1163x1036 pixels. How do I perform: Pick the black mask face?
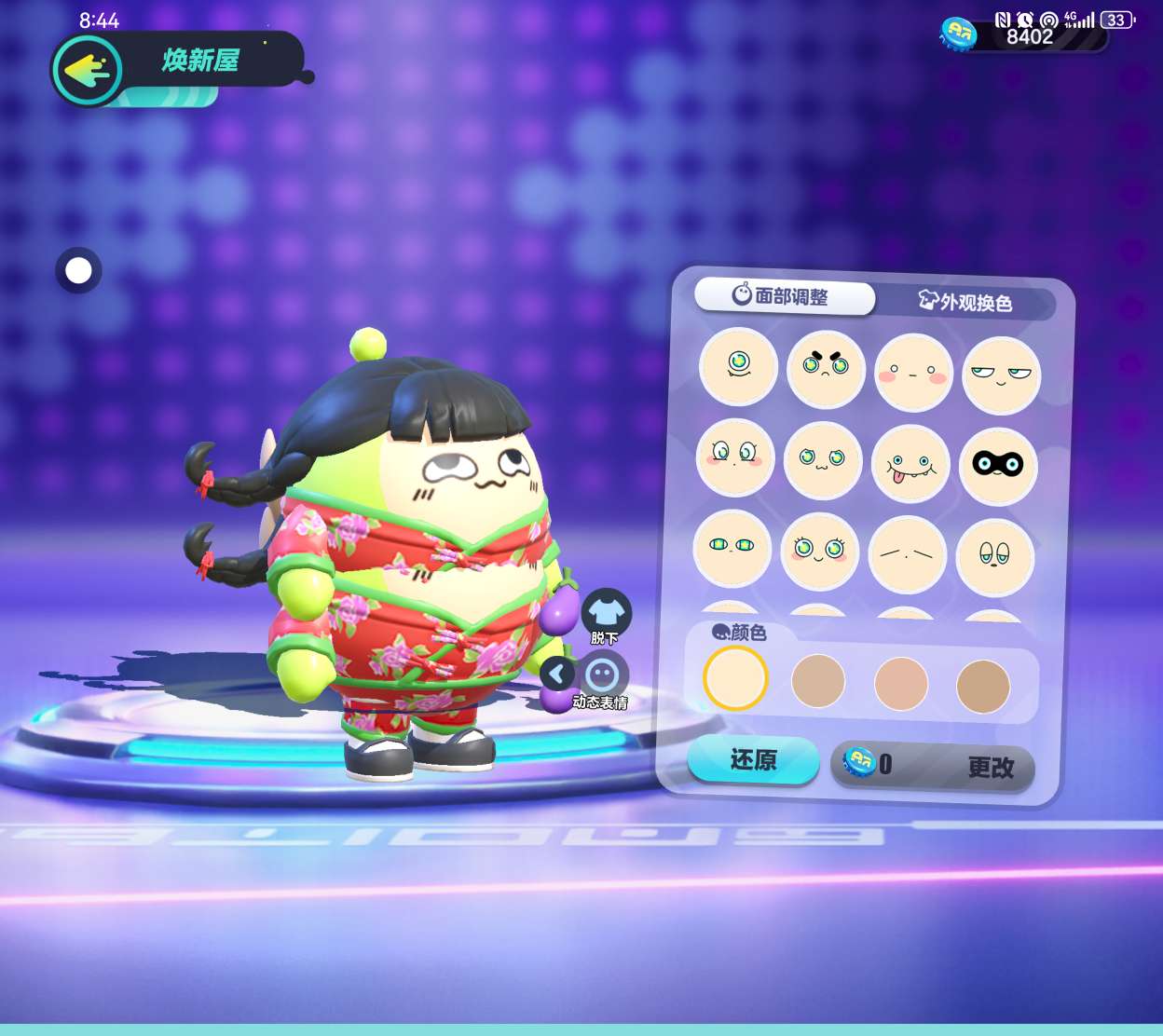pyautogui.click(x=998, y=466)
